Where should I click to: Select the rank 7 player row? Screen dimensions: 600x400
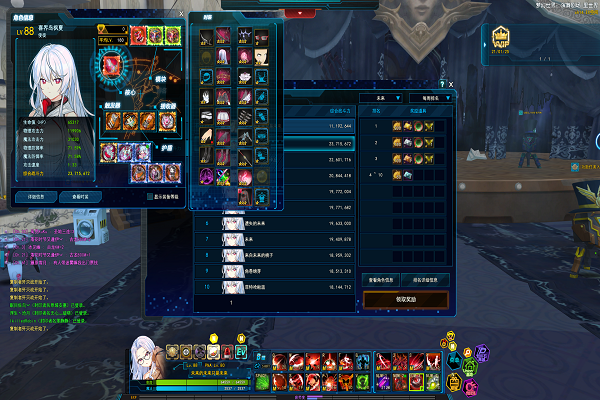pyautogui.click(x=280, y=239)
